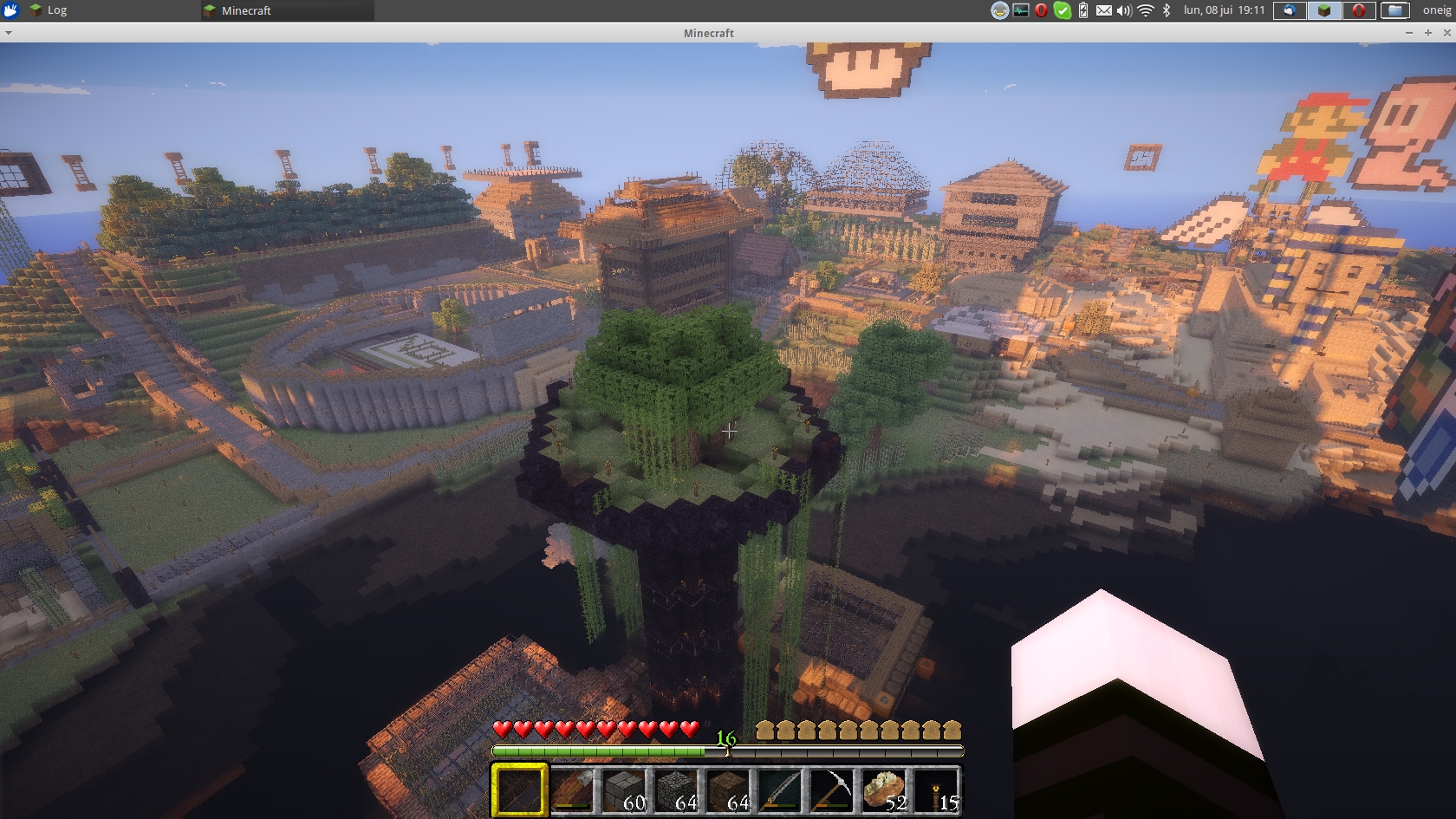Click the yellow-highlighted first hotbar slot

(520, 790)
